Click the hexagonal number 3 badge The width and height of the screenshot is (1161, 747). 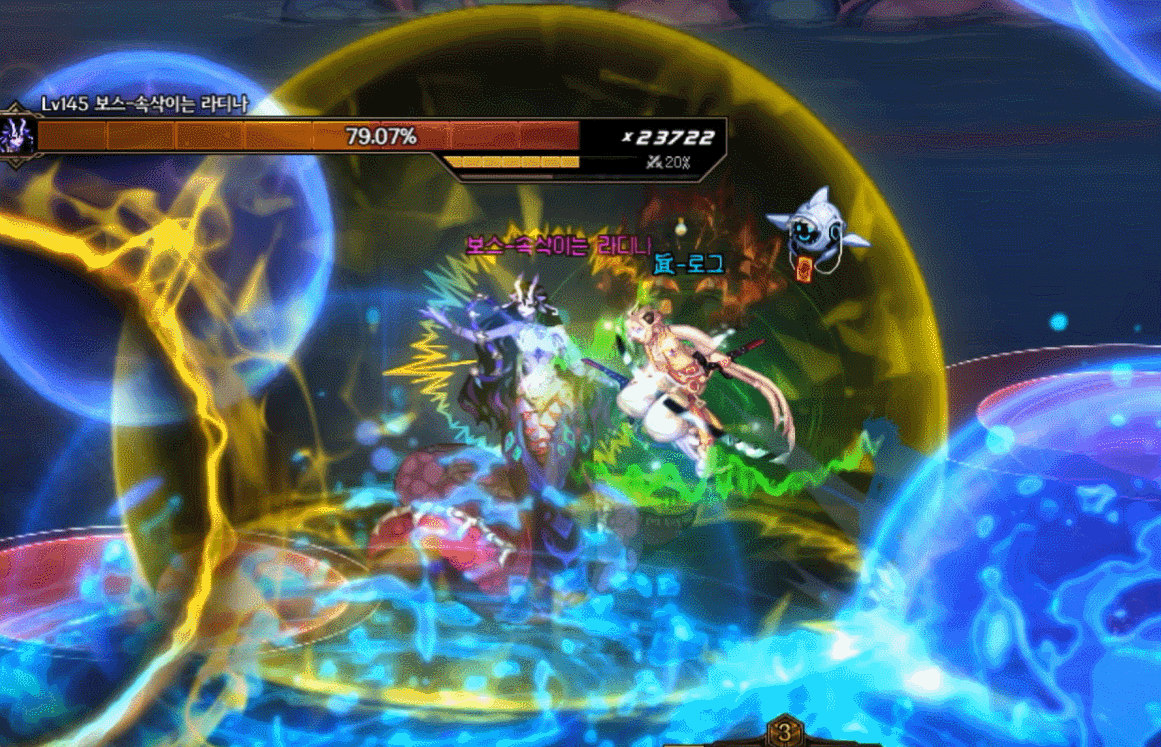pos(785,732)
